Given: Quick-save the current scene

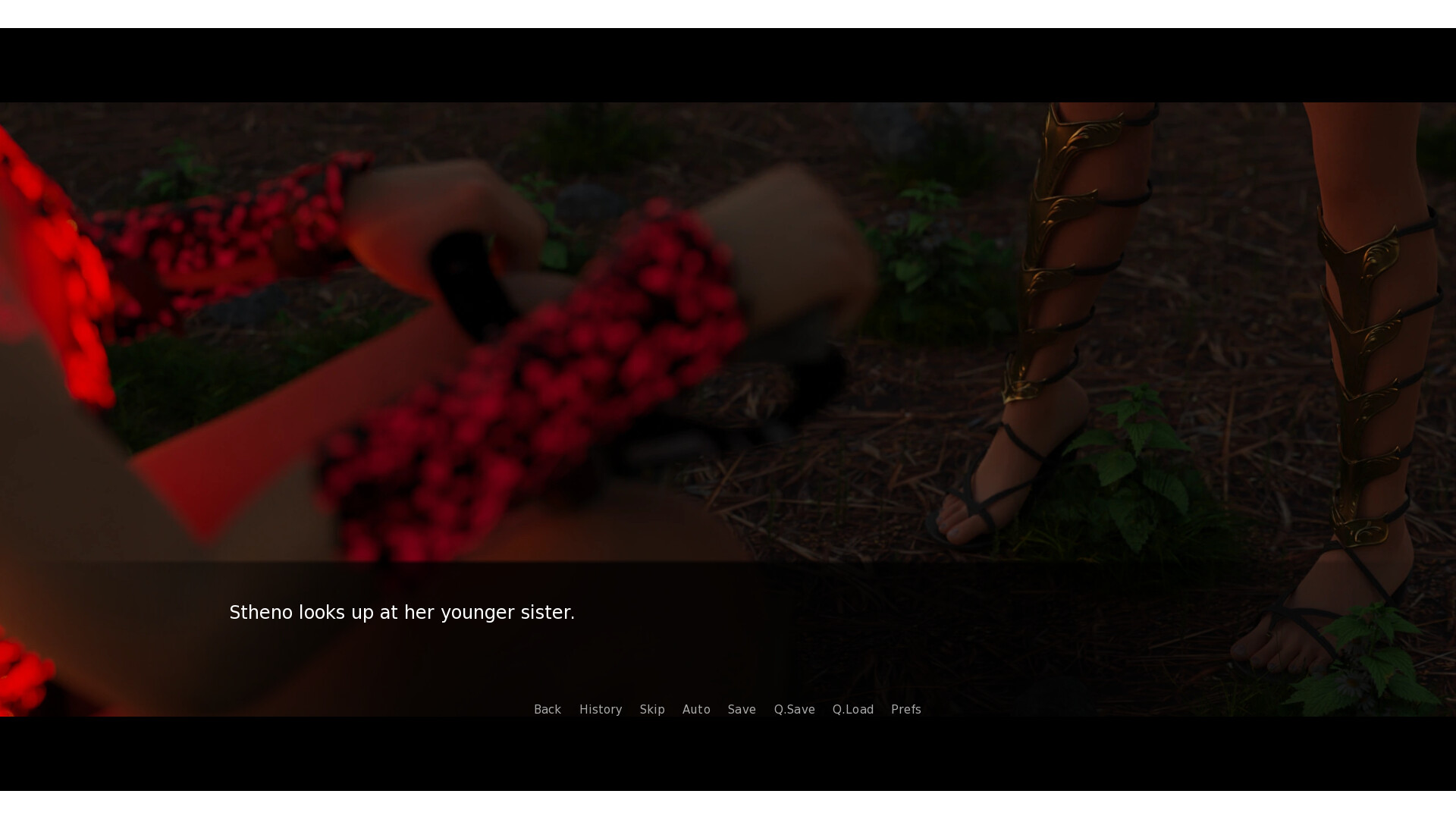Looking at the screenshot, I should [x=794, y=709].
